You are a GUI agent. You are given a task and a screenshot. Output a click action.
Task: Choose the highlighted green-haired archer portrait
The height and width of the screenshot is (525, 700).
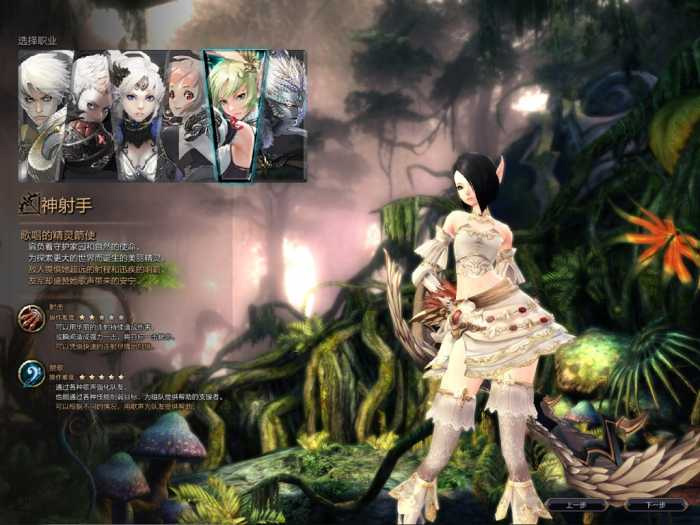[x=235, y=115]
